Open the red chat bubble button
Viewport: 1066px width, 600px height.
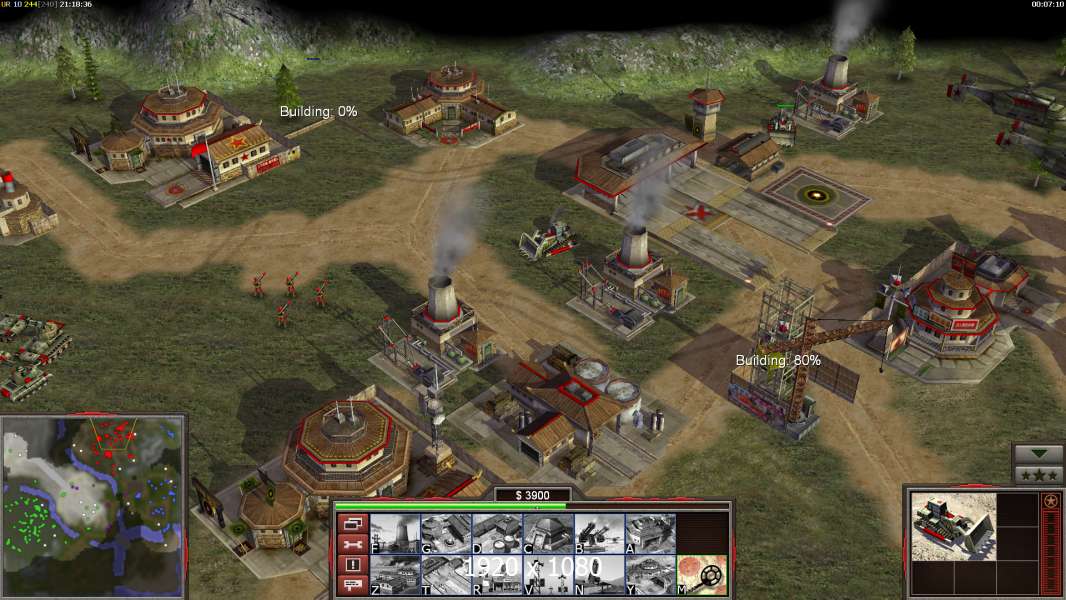pos(352,586)
